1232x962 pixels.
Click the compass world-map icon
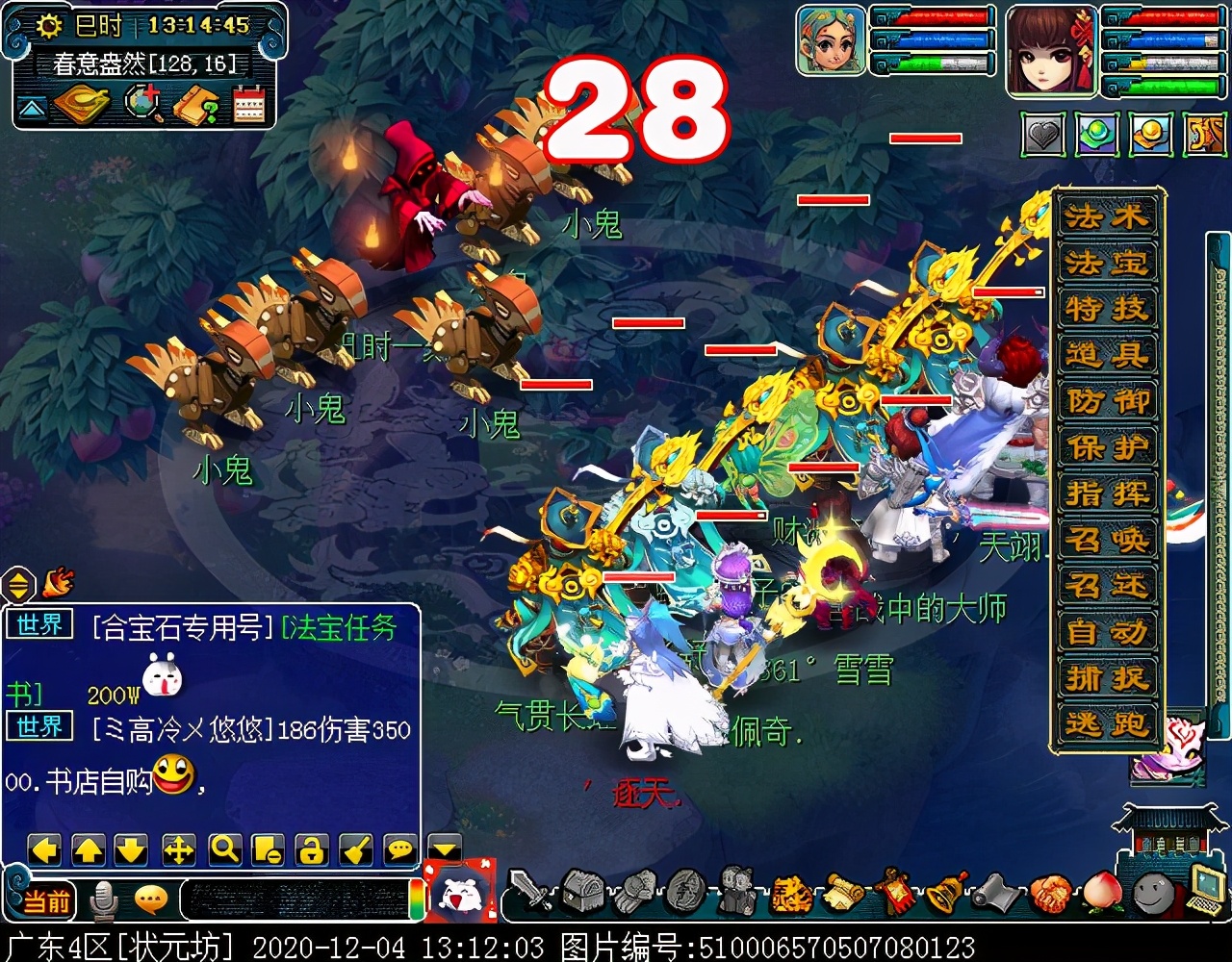tap(142, 100)
